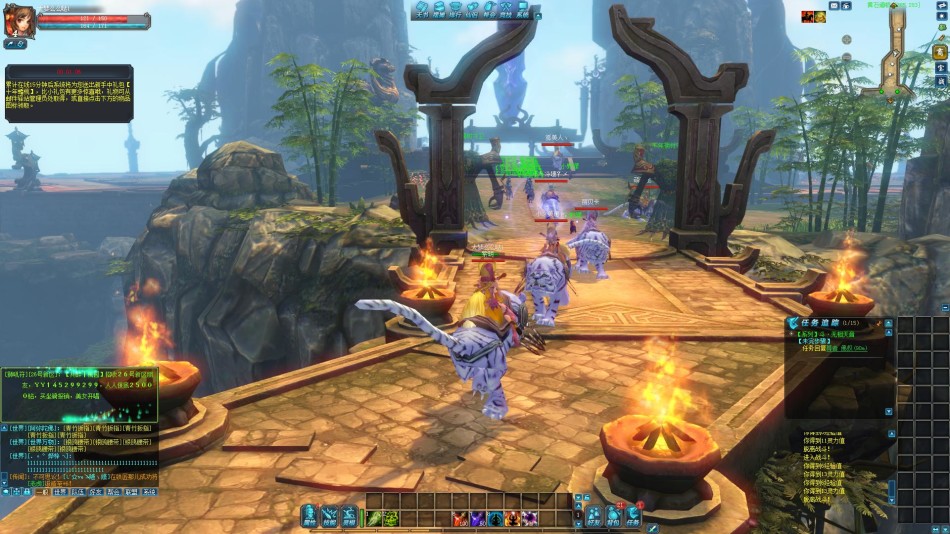Switch chat to the 世界 world tab
Viewport: 950px width, 534px height.
point(60,492)
